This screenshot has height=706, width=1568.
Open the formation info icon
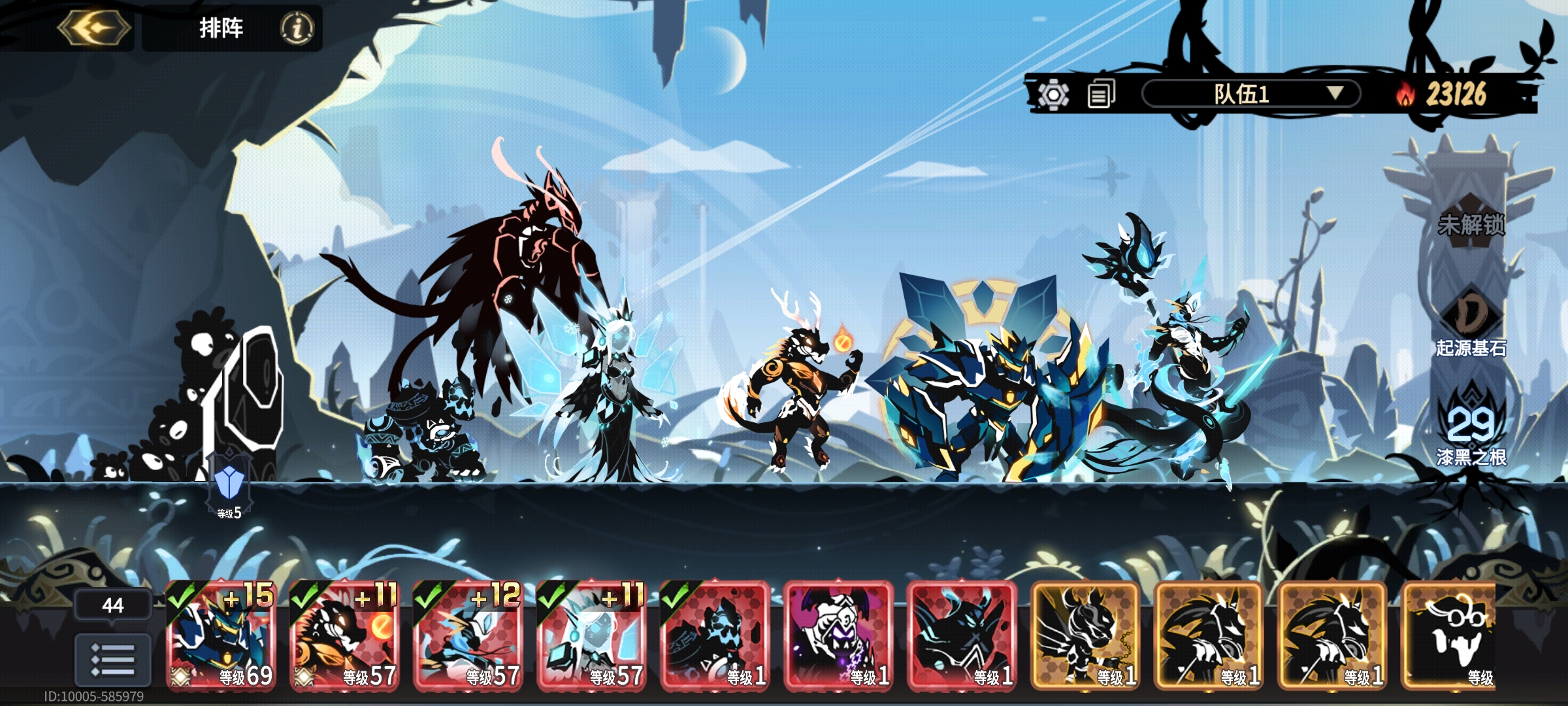tap(297, 28)
